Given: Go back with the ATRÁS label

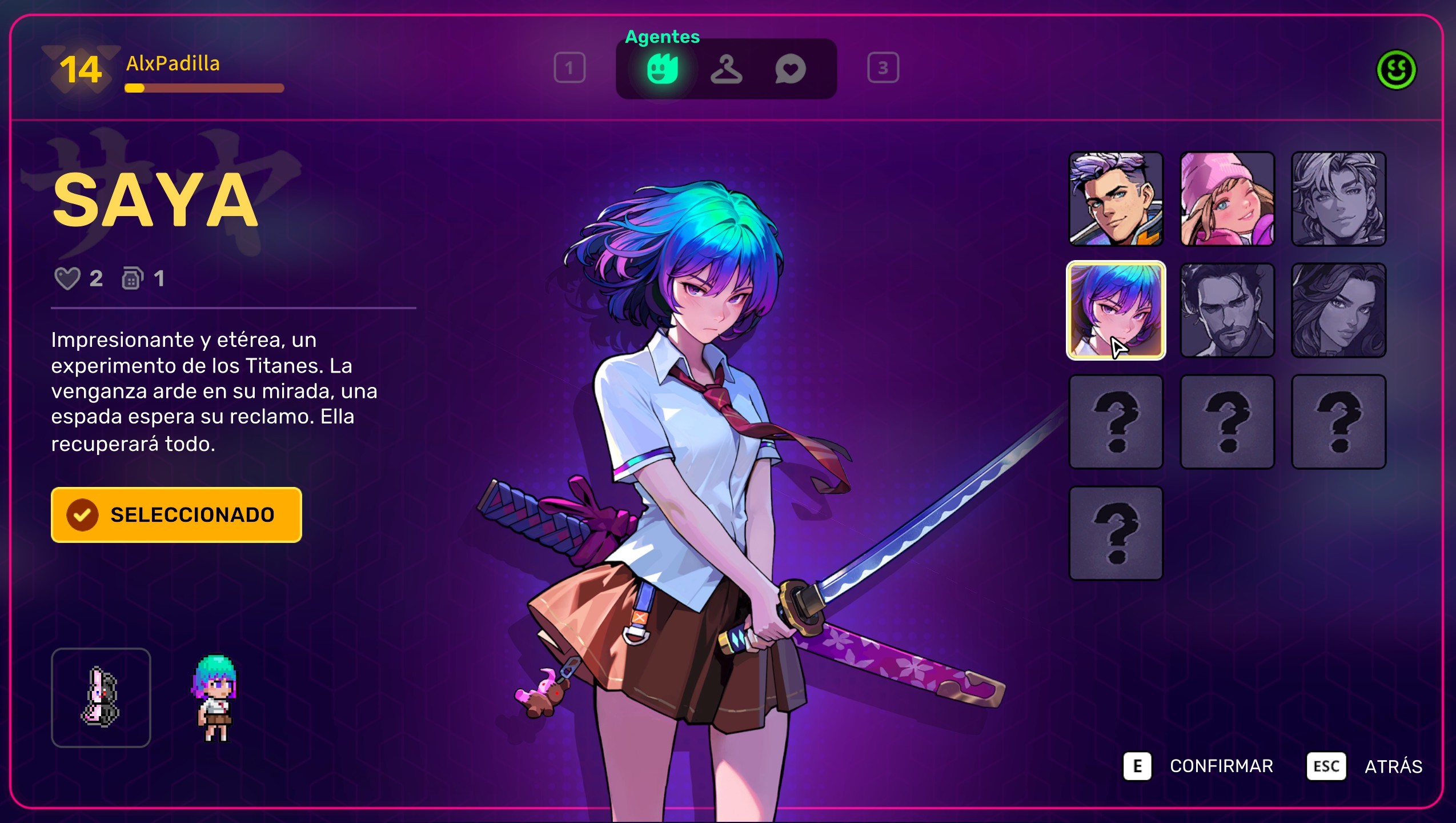Looking at the screenshot, I should 1393,766.
